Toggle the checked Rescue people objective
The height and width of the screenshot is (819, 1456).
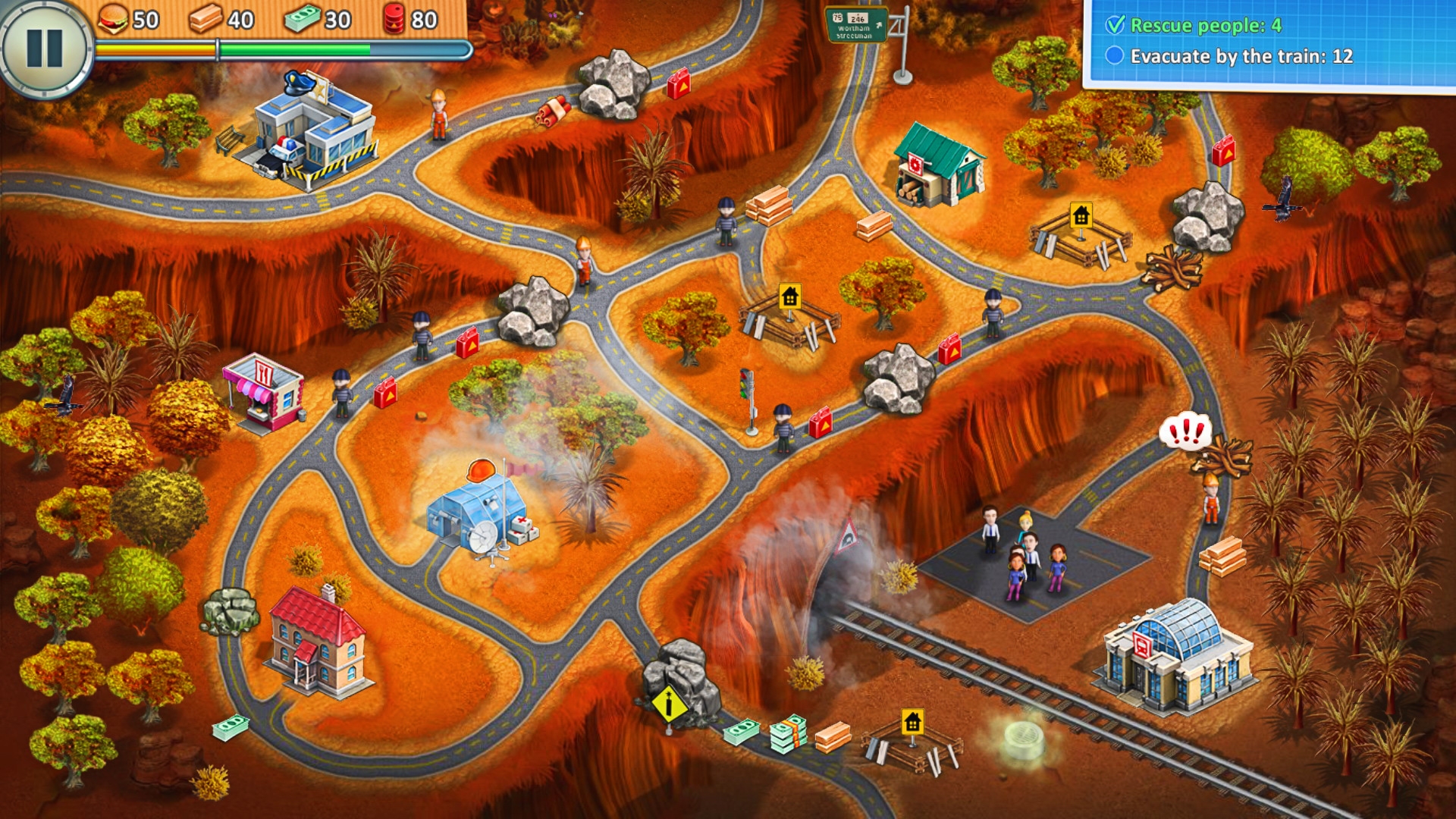click(1114, 25)
